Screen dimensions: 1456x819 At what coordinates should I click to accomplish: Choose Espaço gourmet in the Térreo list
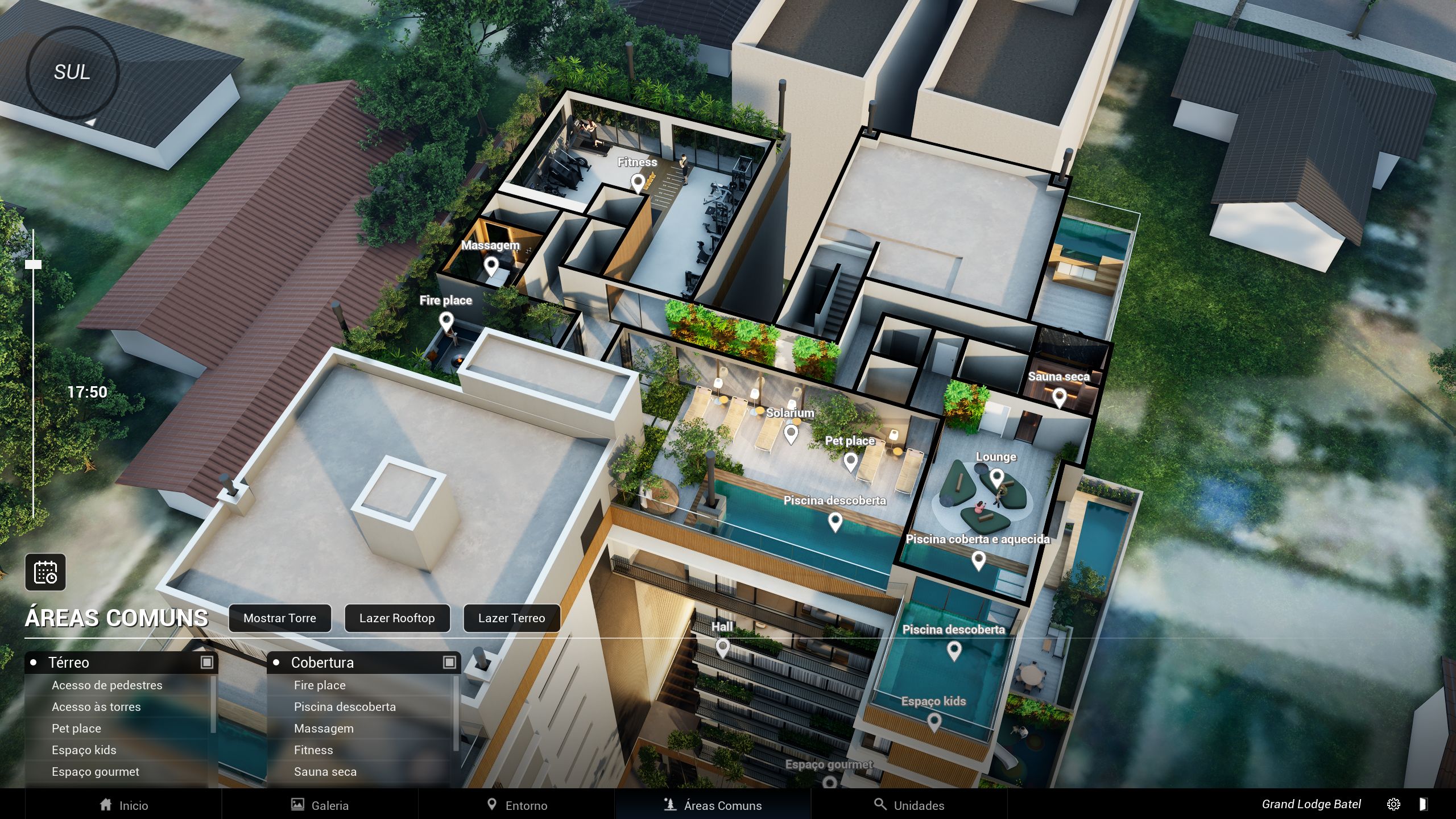point(96,772)
